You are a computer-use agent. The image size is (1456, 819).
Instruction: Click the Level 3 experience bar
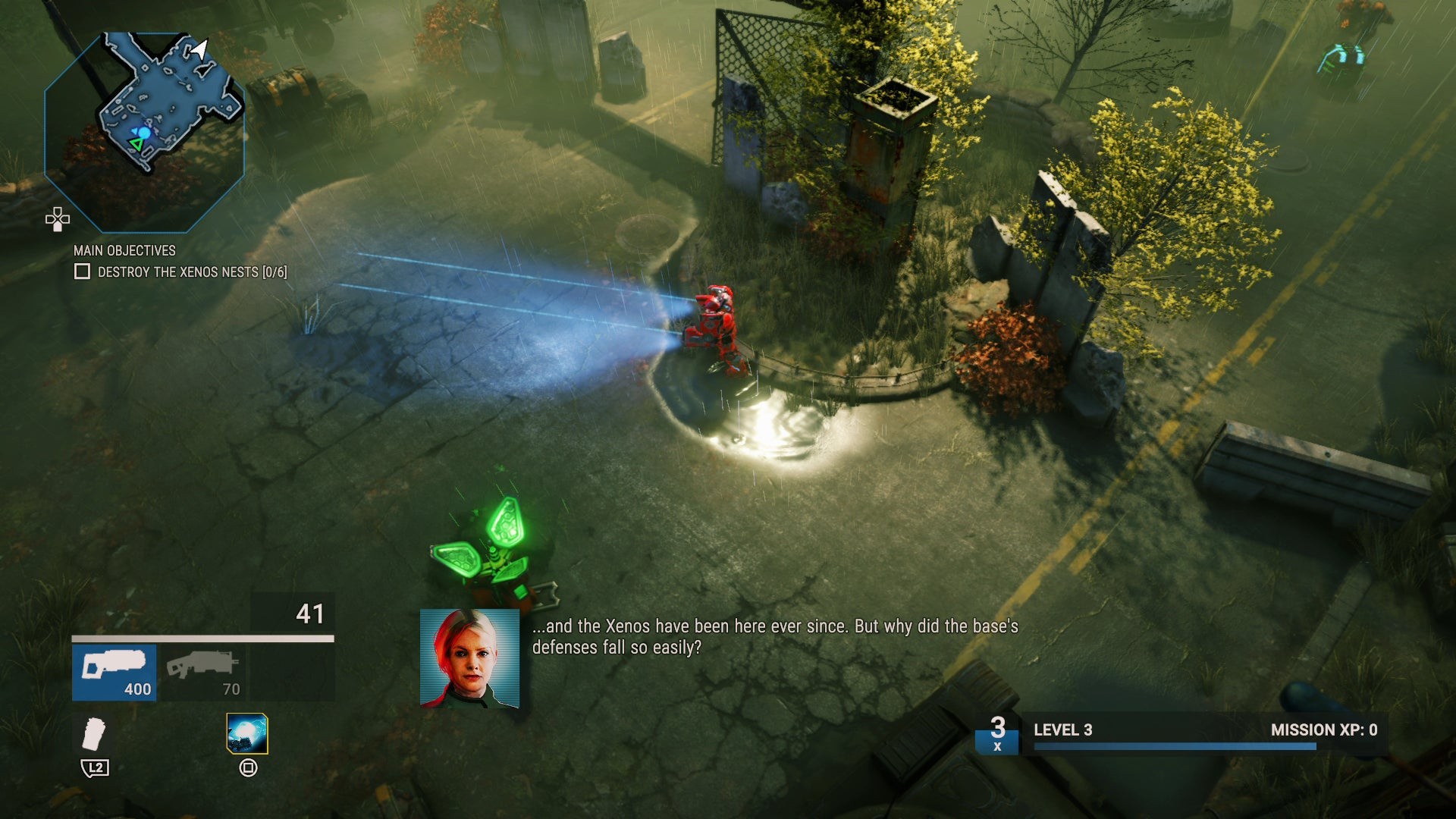[1175, 746]
